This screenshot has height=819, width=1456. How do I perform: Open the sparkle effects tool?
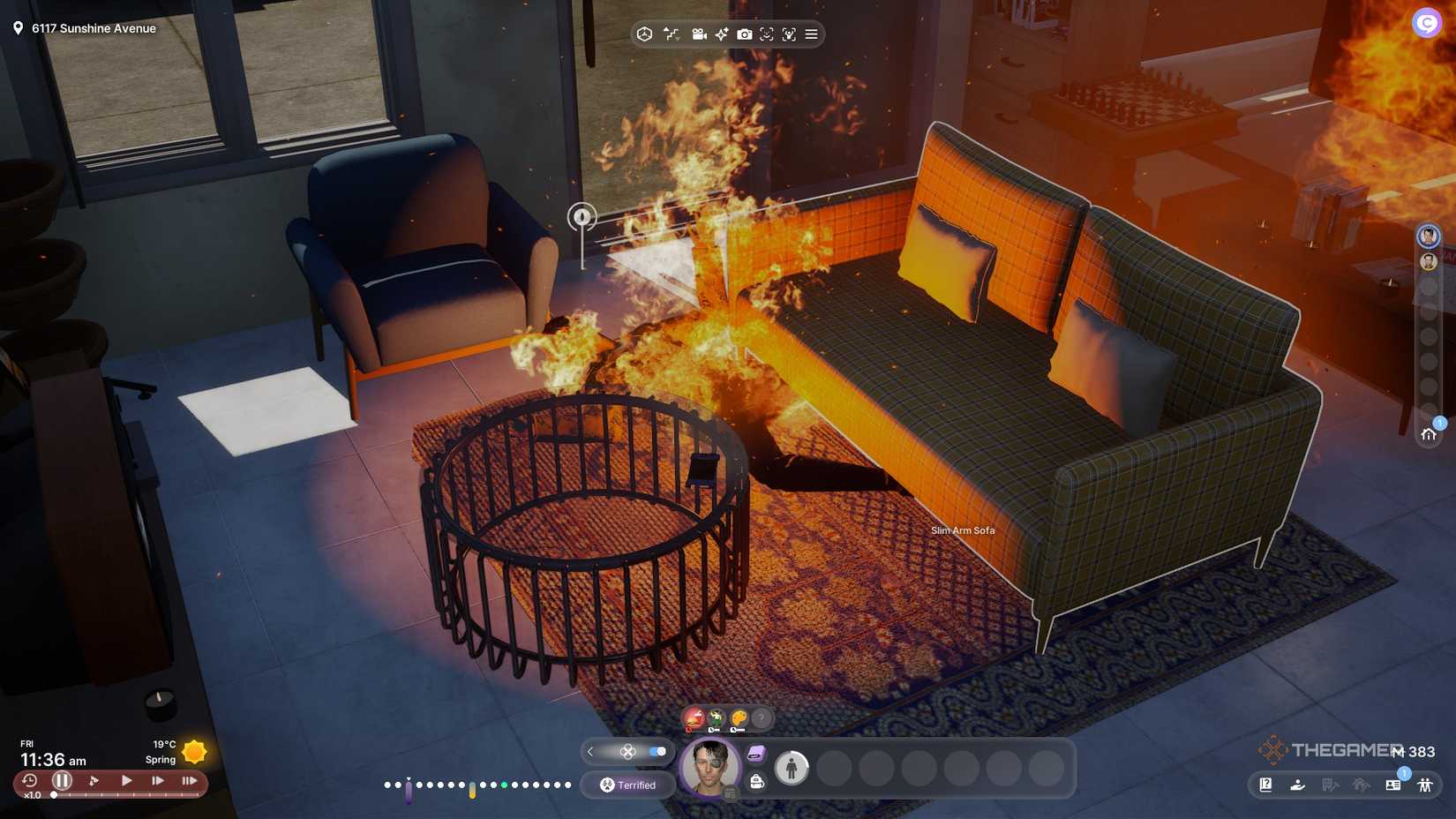point(722,34)
